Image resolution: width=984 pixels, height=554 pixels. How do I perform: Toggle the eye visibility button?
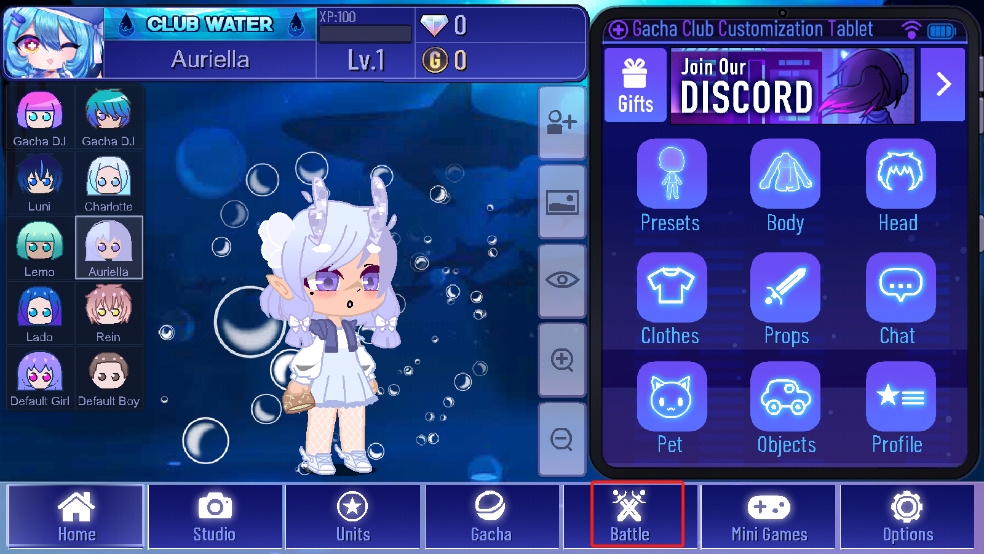[562, 281]
